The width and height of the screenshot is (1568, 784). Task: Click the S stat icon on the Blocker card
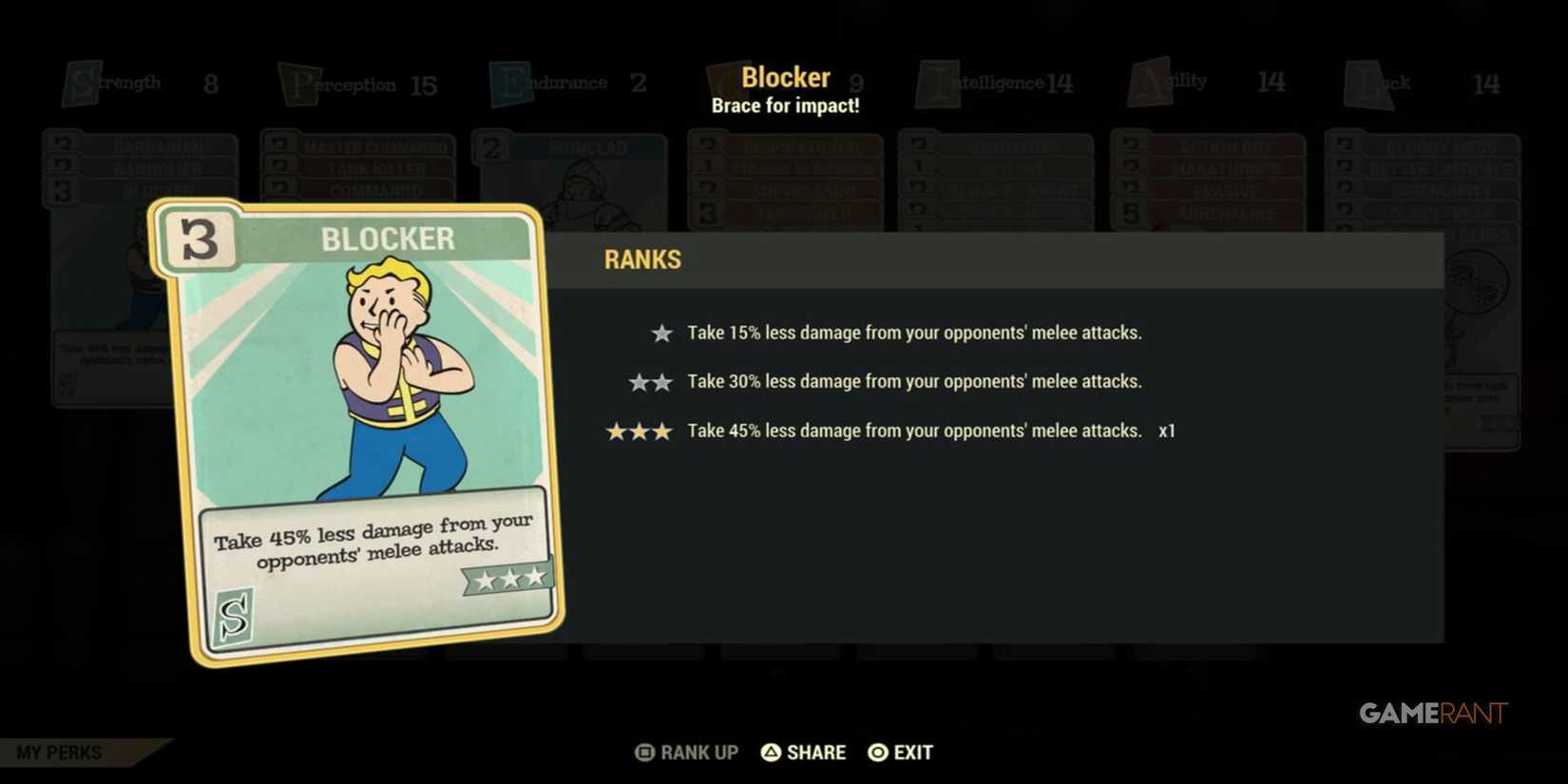[x=234, y=618]
